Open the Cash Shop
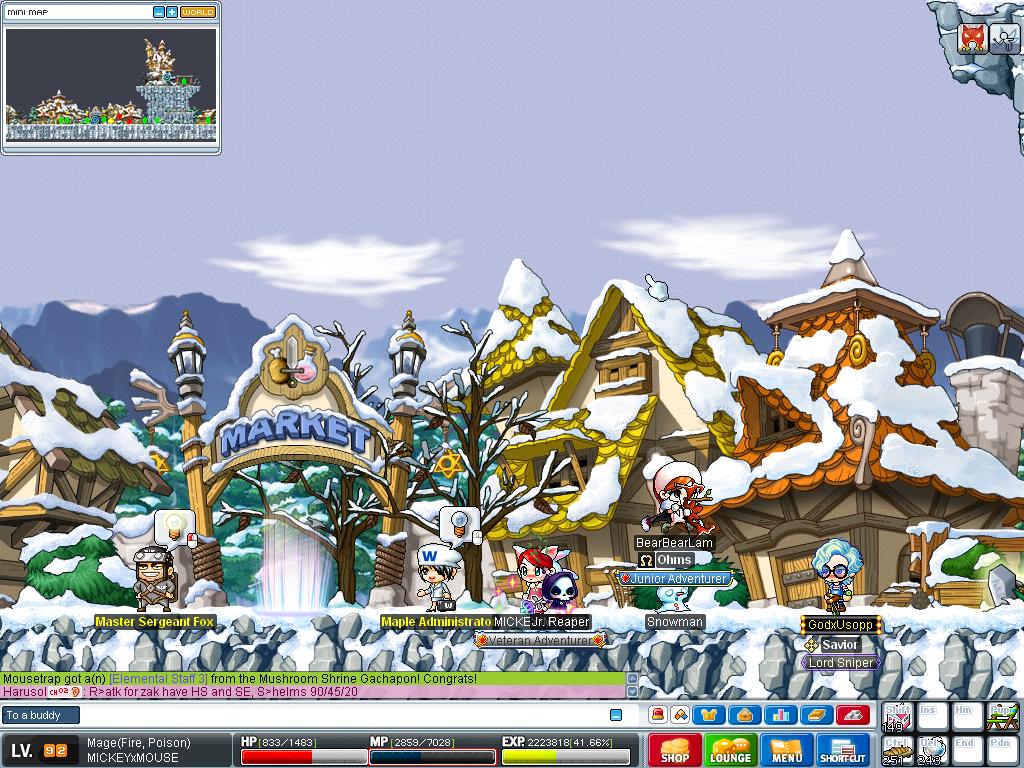 (x=675, y=750)
